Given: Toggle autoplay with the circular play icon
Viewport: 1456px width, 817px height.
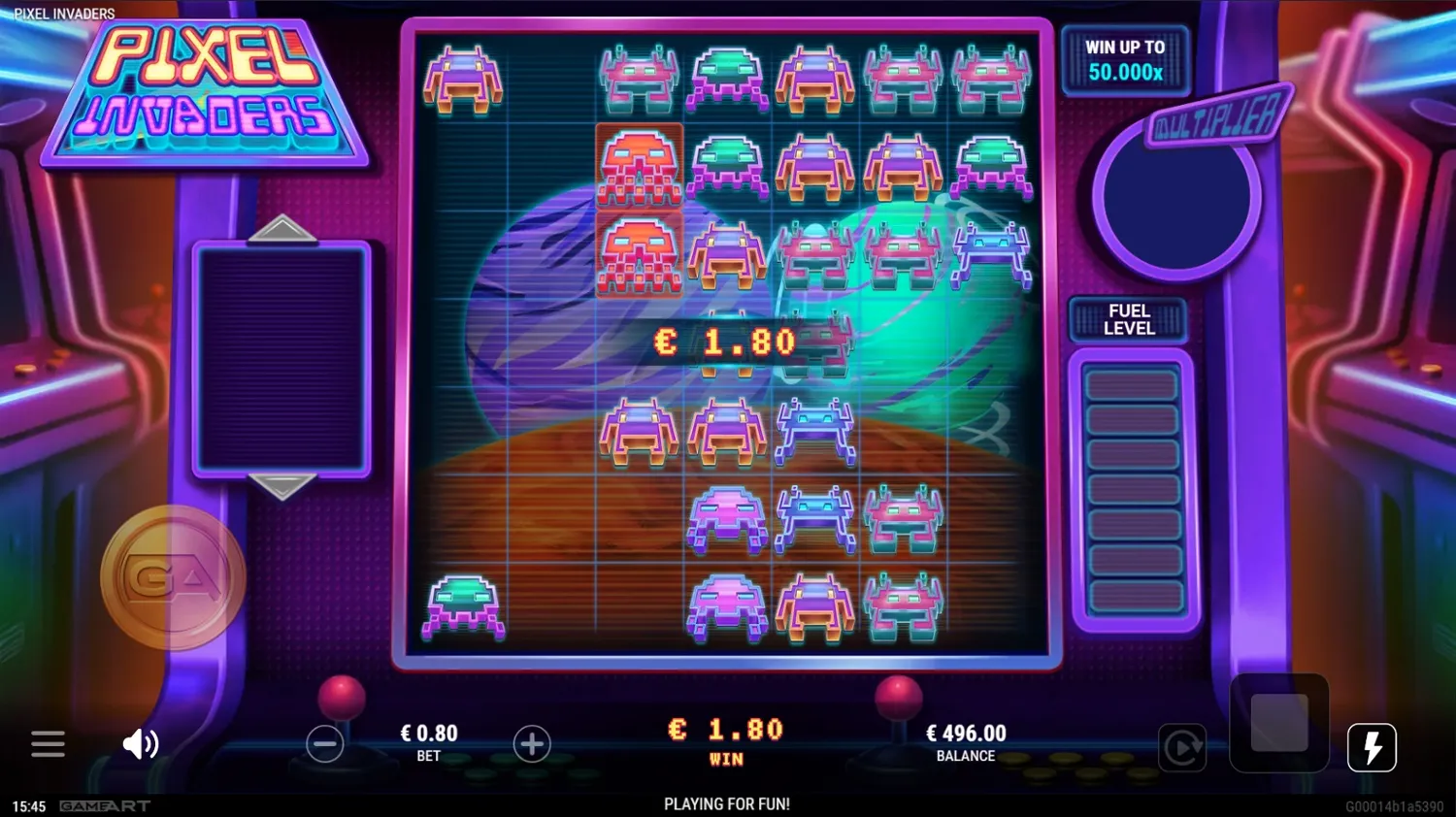Looking at the screenshot, I should (x=1182, y=748).
